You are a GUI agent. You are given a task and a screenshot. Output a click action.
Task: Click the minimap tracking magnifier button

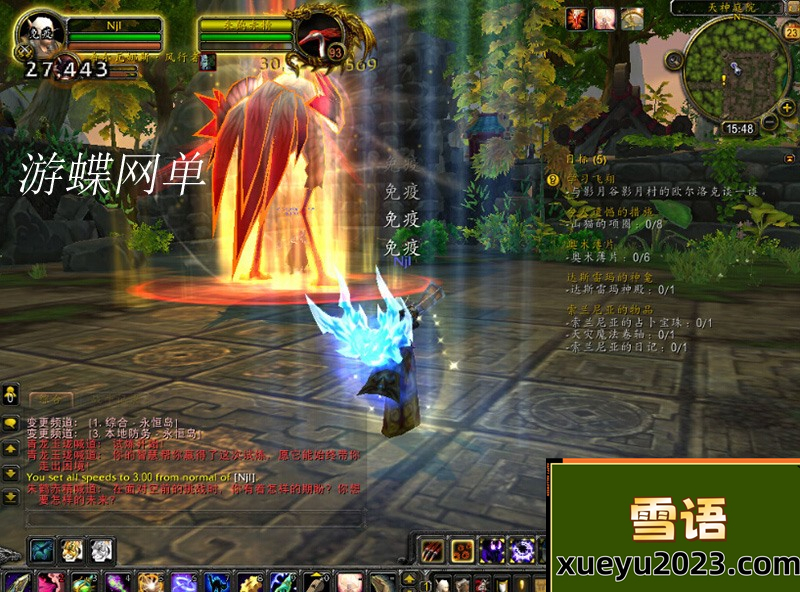click(x=675, y=59)
